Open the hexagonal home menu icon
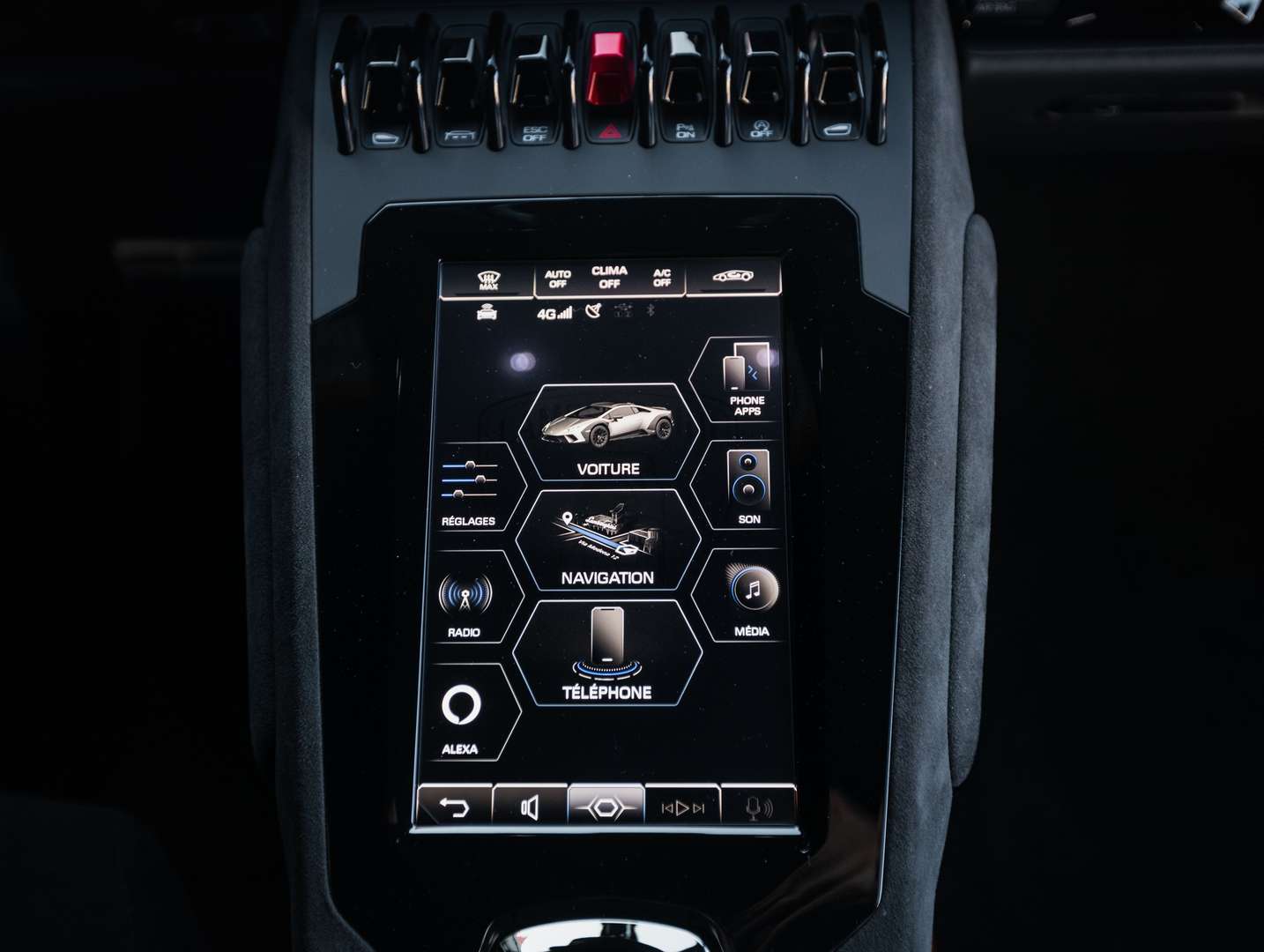The image size is (1264, 952). click(x=604, y=805)
